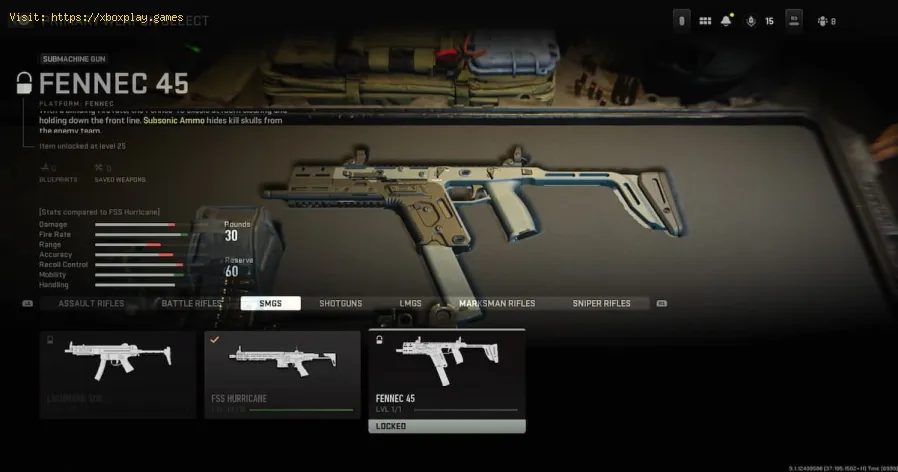Open the Marksman Rifles tab
This screenshot has width=898, height=472.
coord(497,303)
